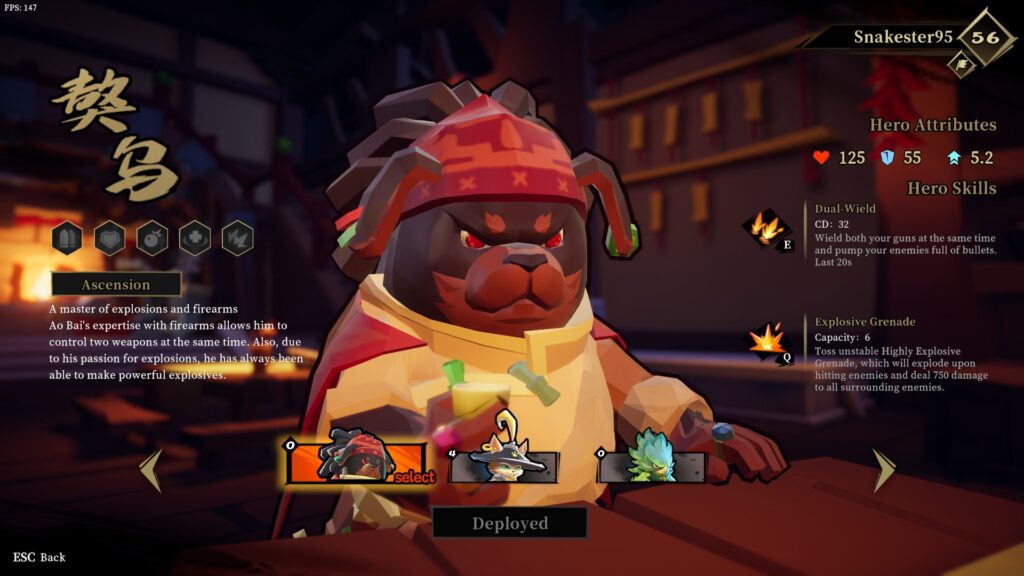
Task: Click the Deployed button
Action: click(x=510, y=523)
